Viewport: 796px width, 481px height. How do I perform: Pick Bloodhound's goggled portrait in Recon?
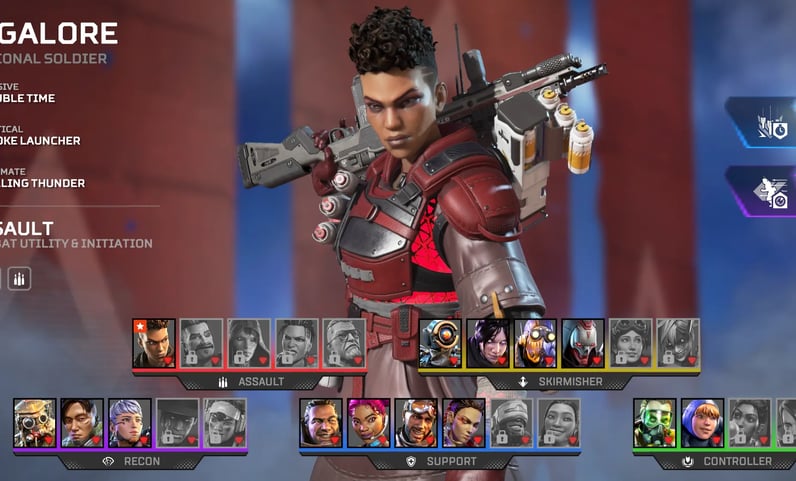point(35,423)
